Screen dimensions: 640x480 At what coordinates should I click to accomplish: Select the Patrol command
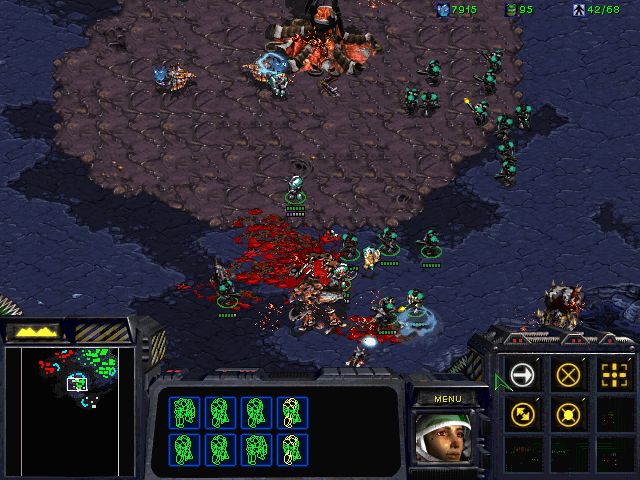pos(523,413)
